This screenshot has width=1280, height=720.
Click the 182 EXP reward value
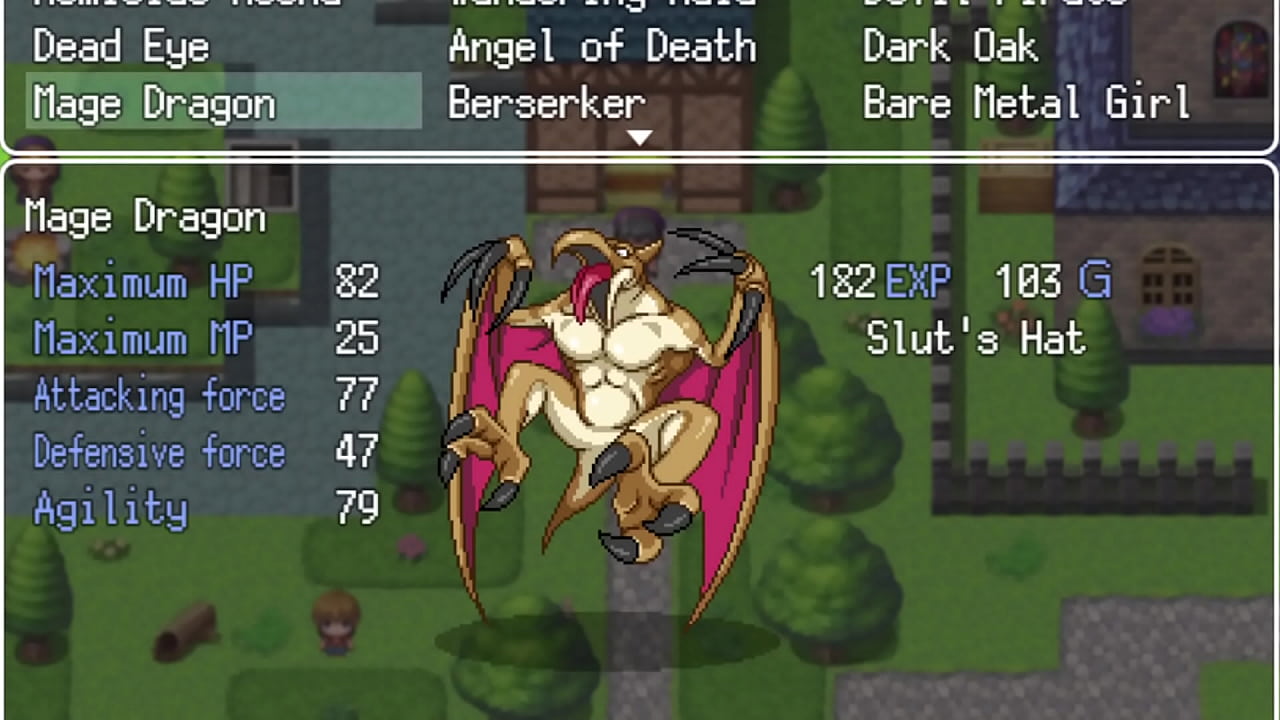click(x=880, y=281)
